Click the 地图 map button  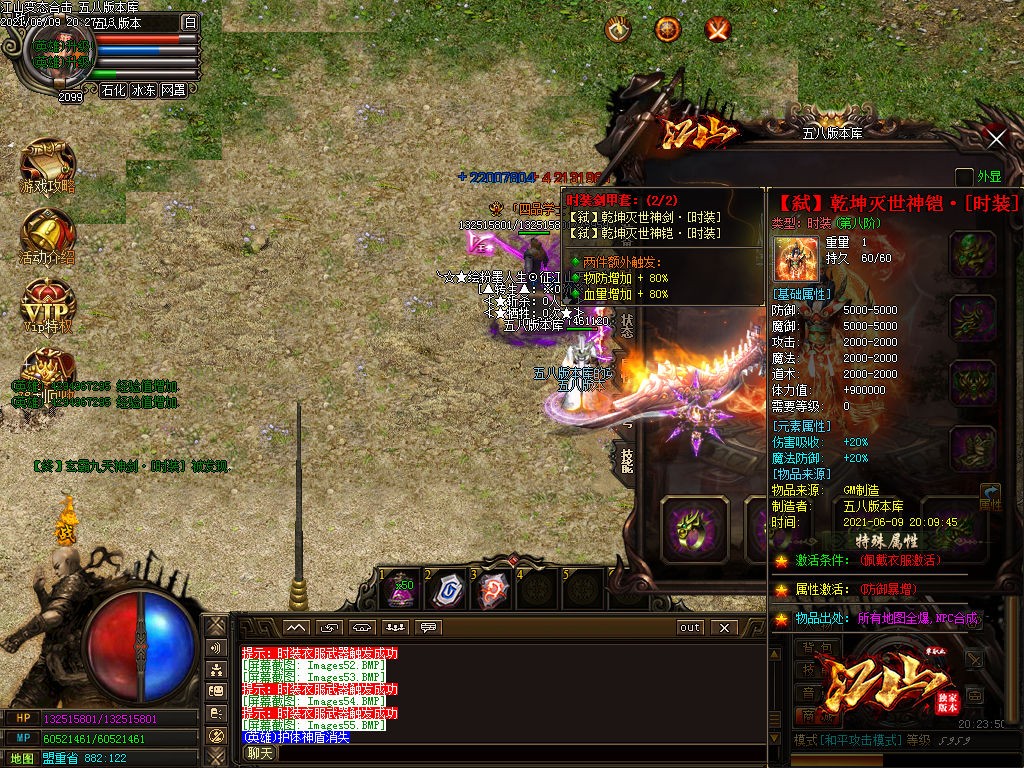coord(22,758)
